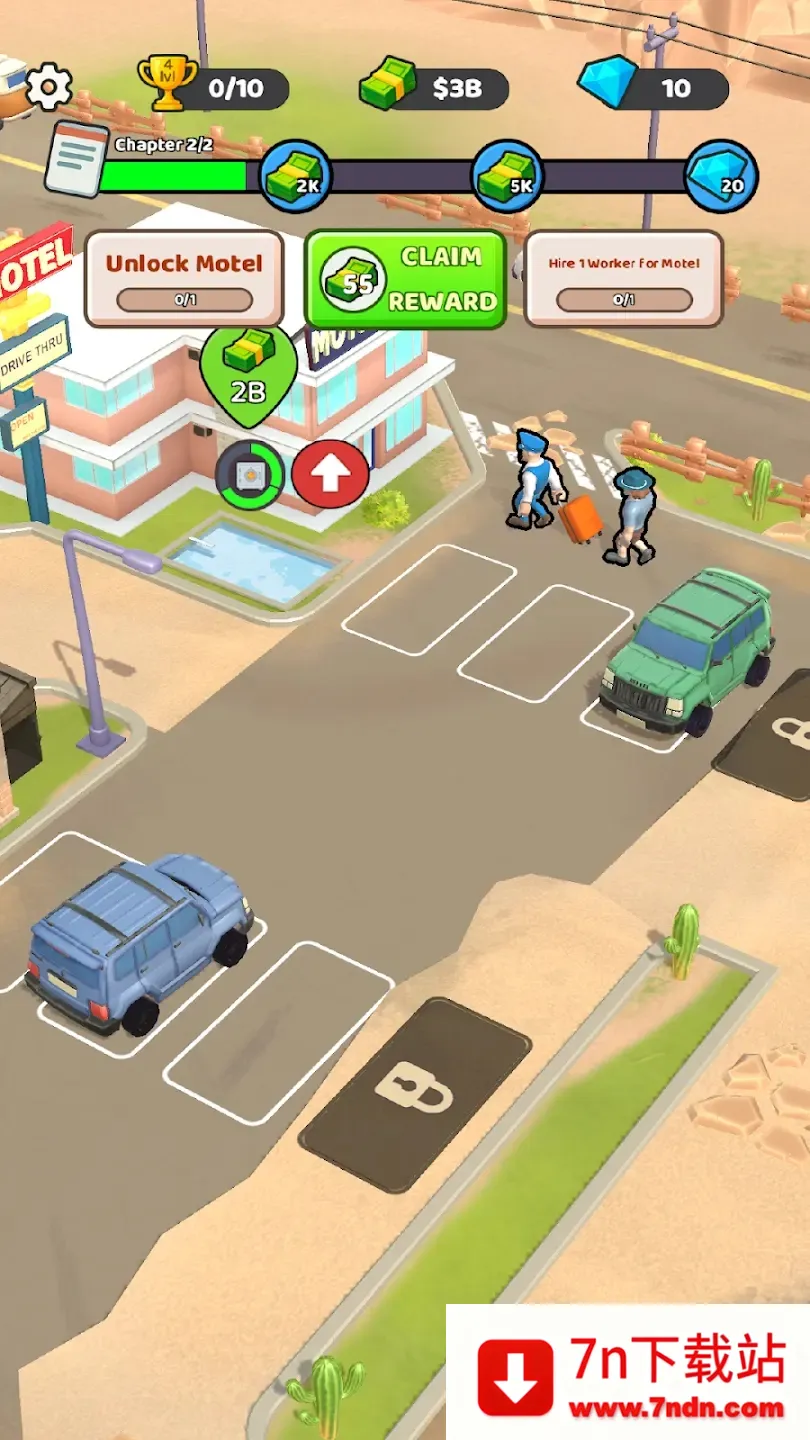
Task: Tap the 20 gem milestone reward
Action: 721,176
